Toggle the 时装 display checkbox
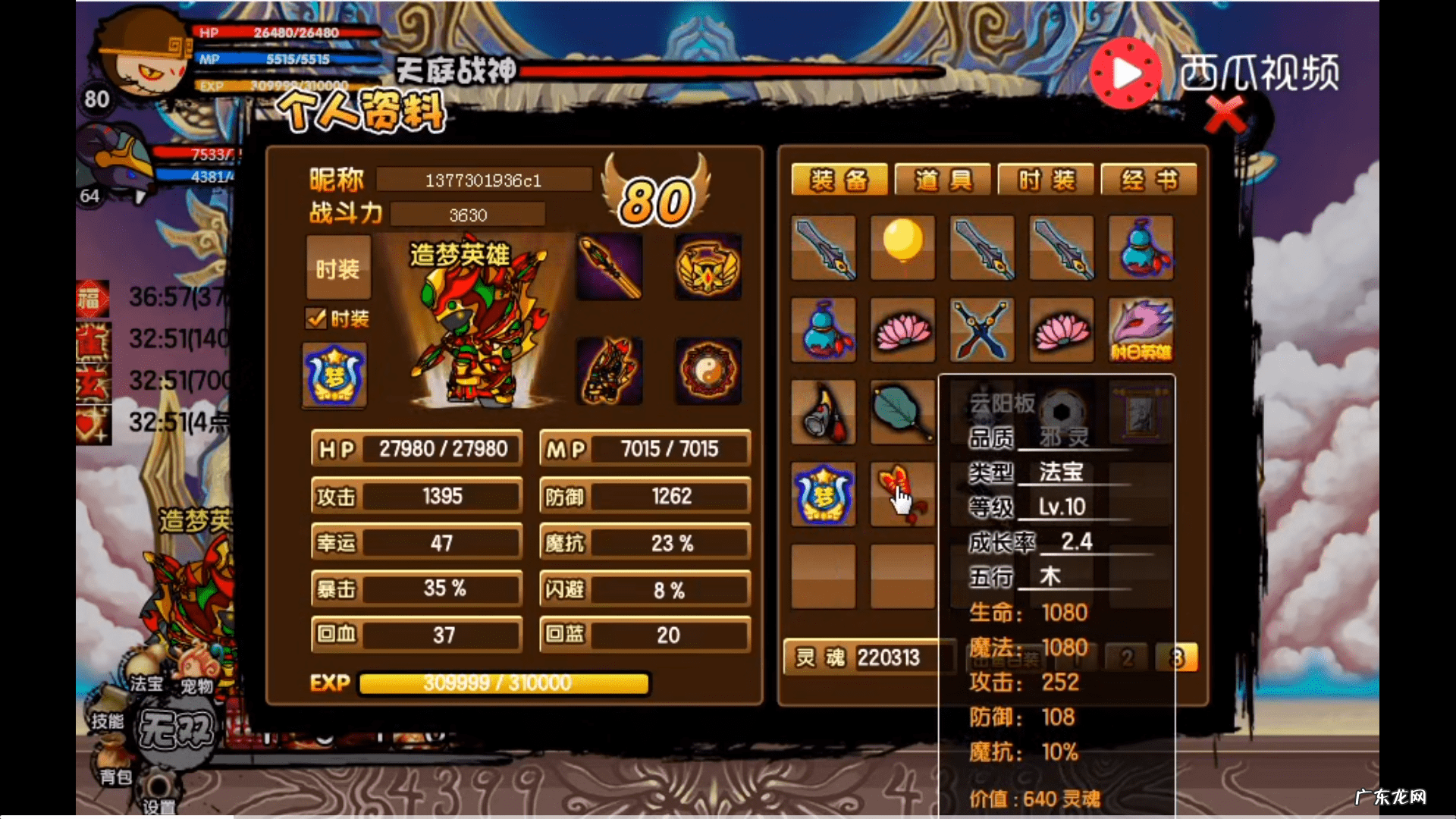 pos(316,318)
